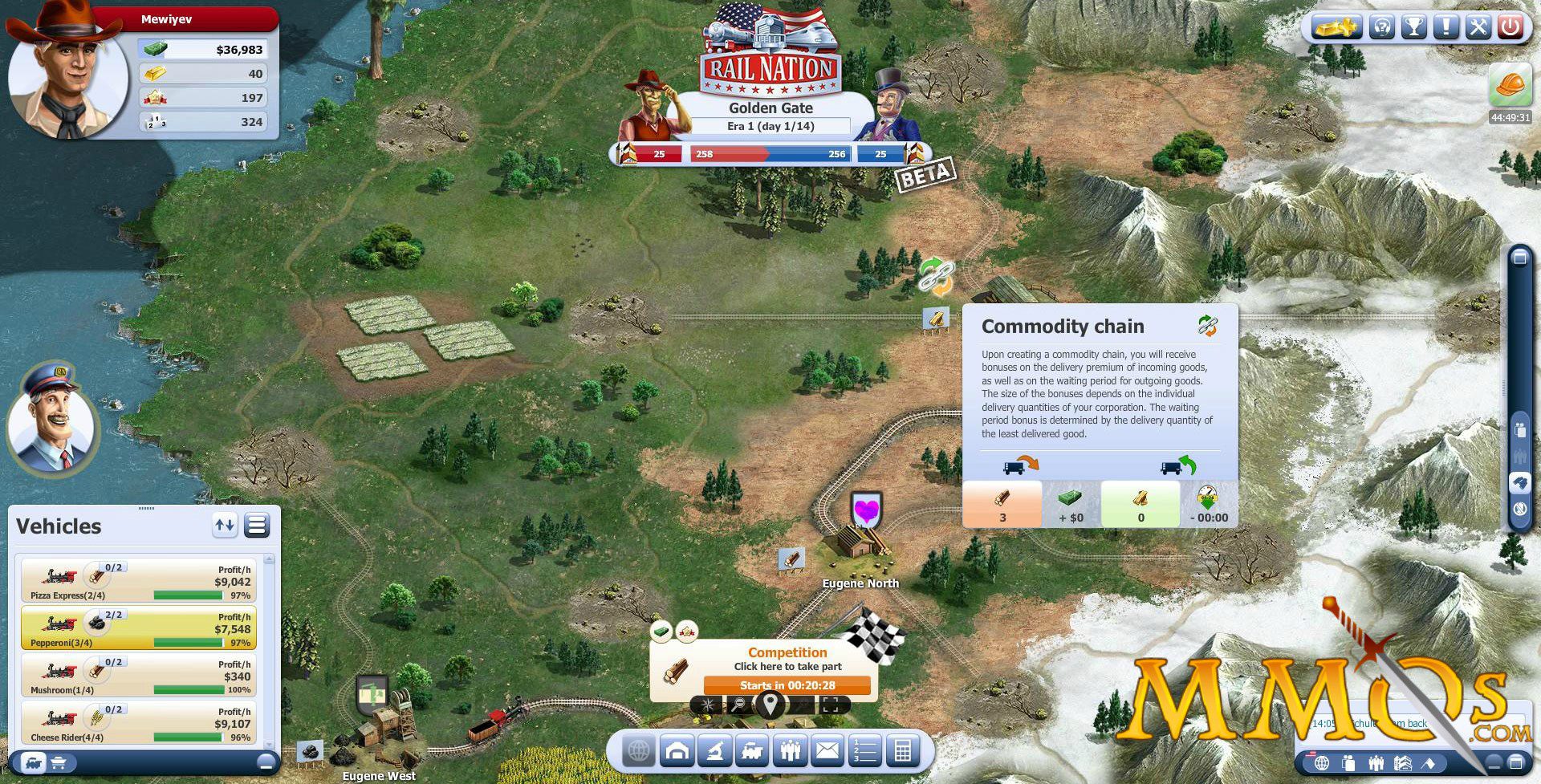Screen dimensions: 1541x784
Task: Zoom out the map with magnifier
Action: [x=738, y=705]
